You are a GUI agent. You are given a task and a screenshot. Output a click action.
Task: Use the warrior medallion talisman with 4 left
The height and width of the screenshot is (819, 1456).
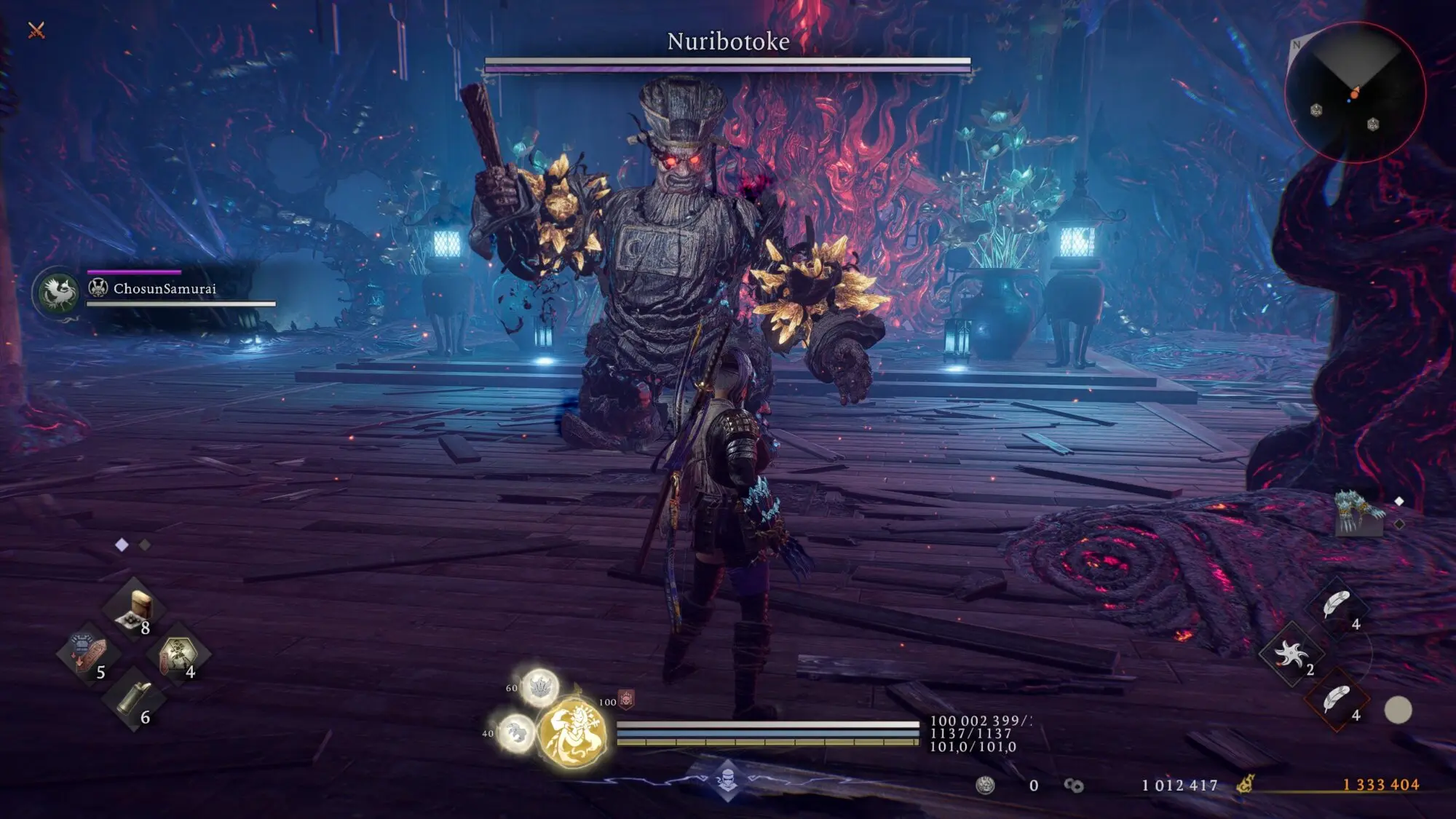tap(178, 654)
